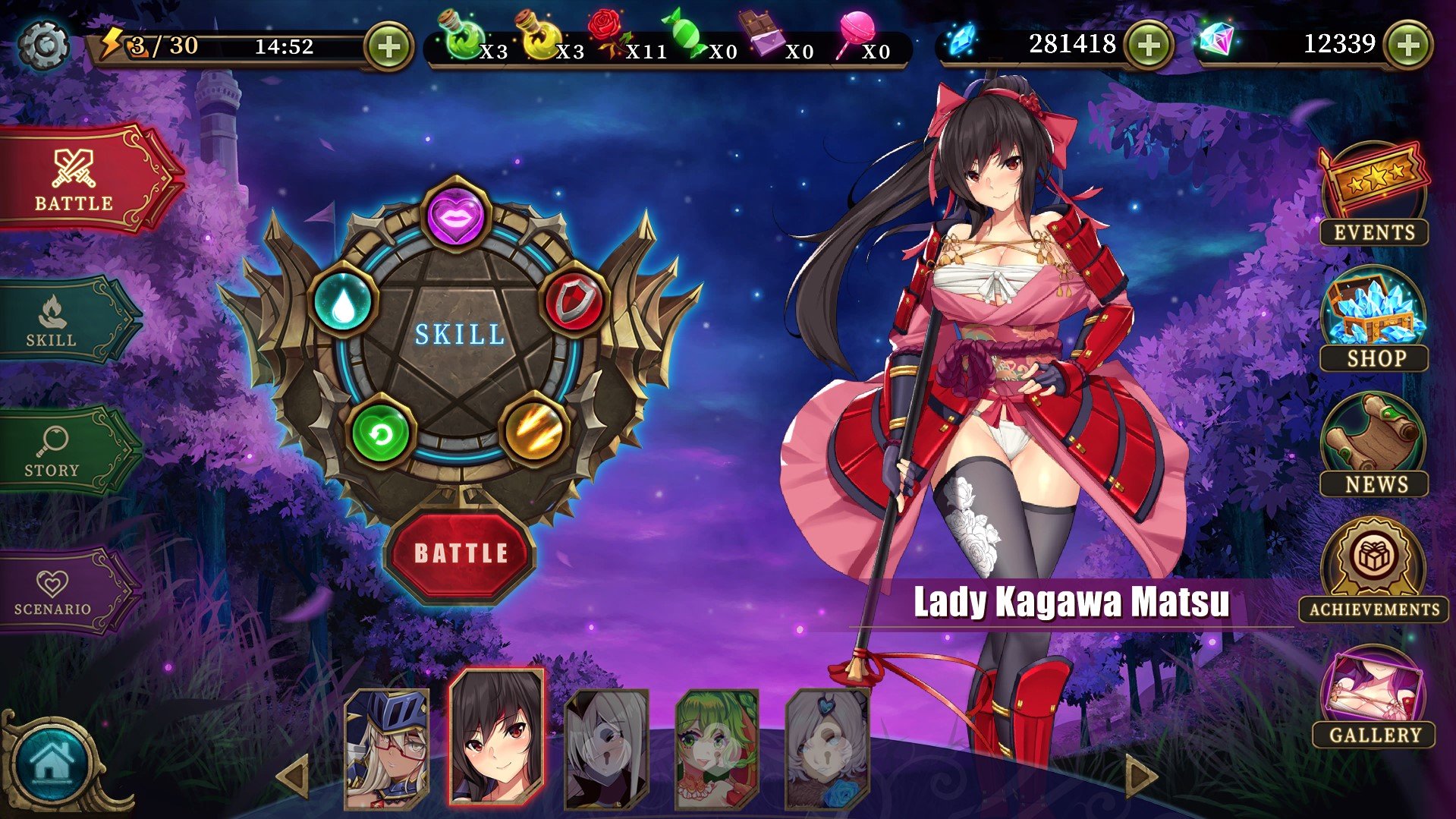The height and width of the screenshot is (819, 1456).
Task: Return home with the house button
Action: pyautogui.click(x=52, y=763)
